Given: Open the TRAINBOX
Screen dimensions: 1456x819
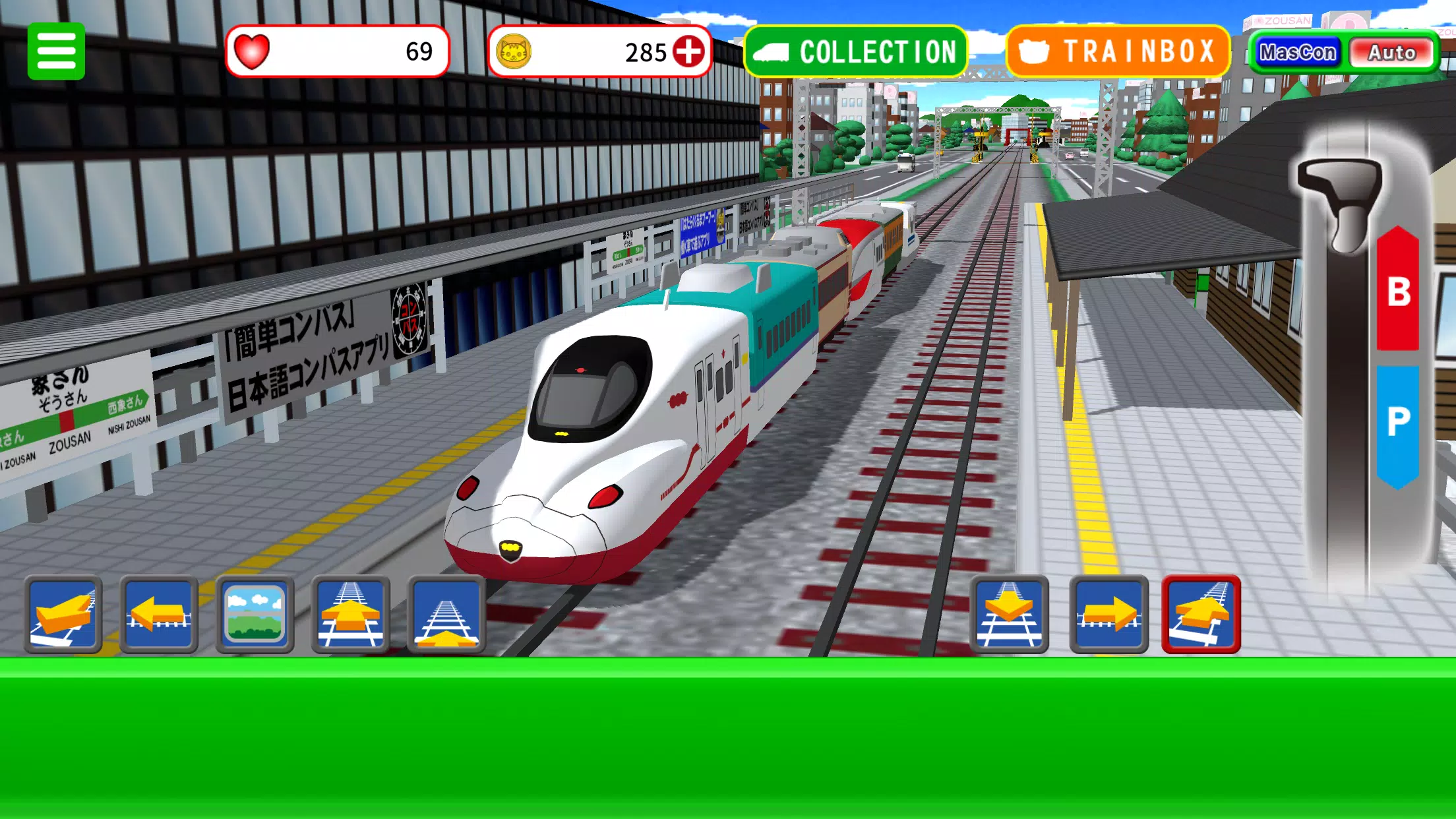Looking at the screenshot, I should coord(1118,51).
